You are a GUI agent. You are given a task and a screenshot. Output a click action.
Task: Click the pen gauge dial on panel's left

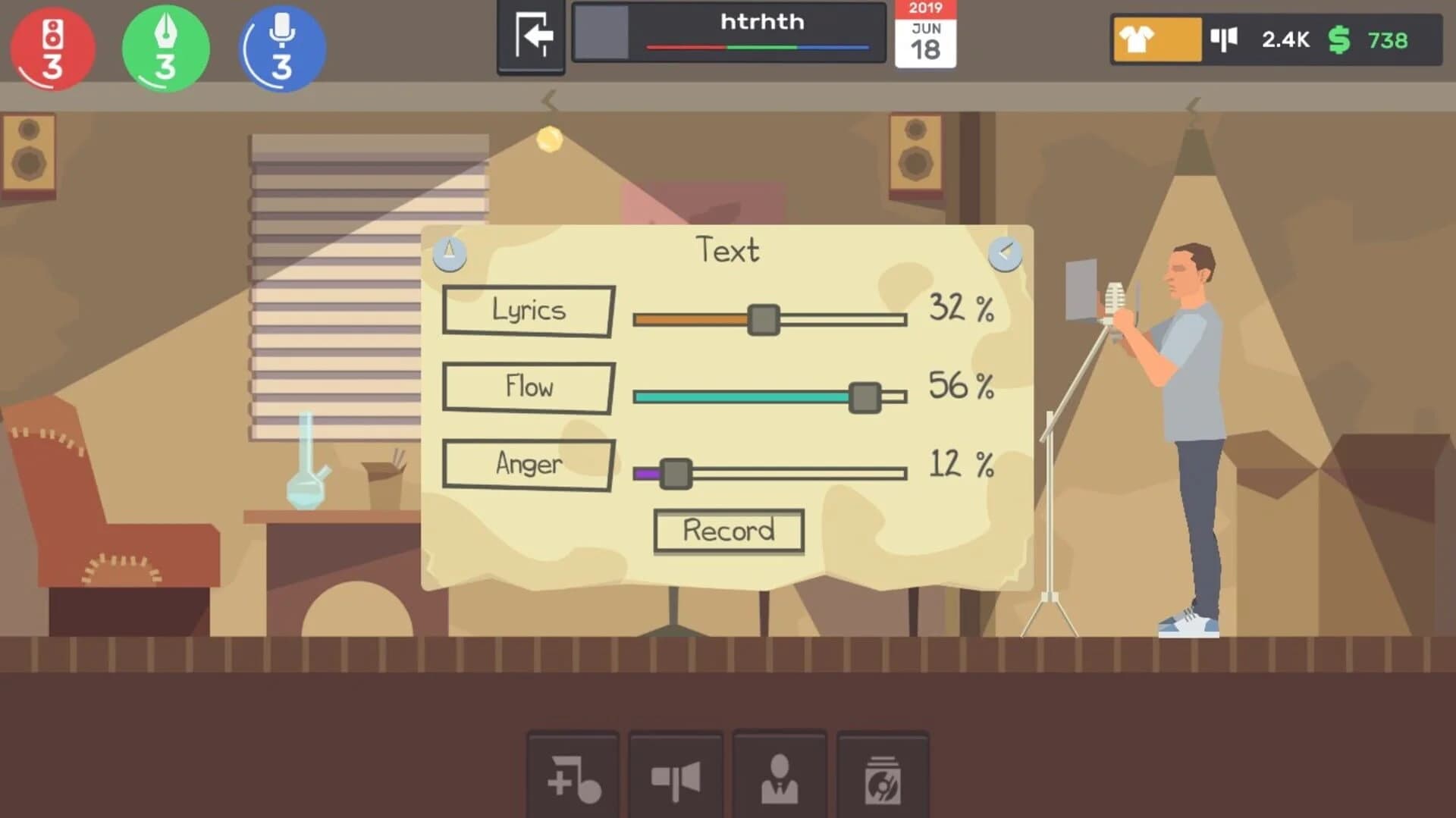point(449,253)
